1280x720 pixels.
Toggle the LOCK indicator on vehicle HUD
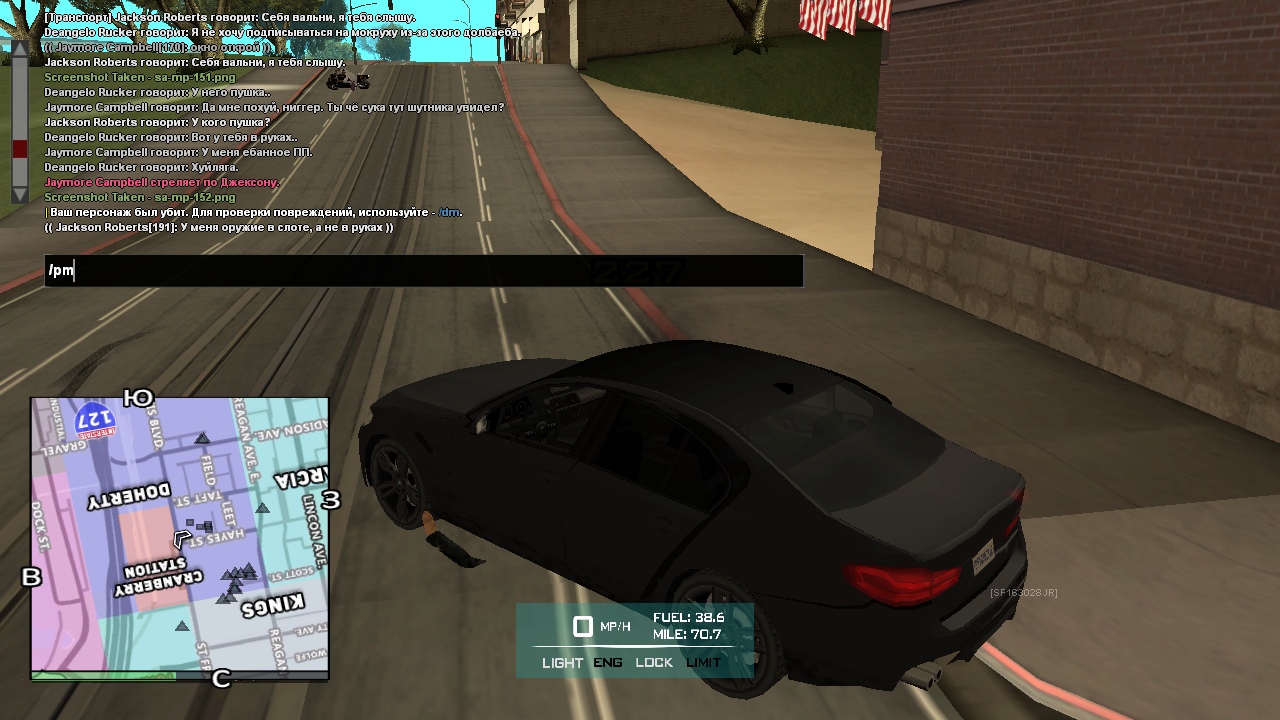point(654,663)
